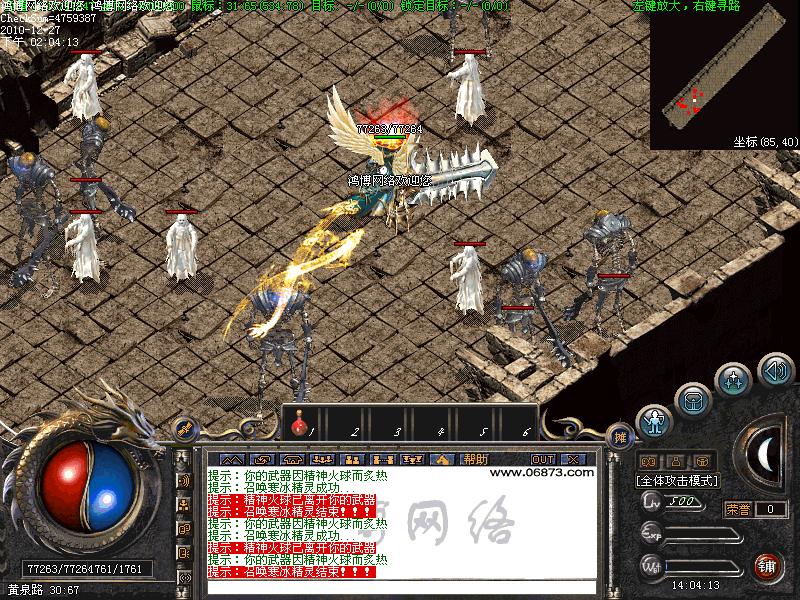Toggle the broadcast signal chat channel icon

point(184,481)
